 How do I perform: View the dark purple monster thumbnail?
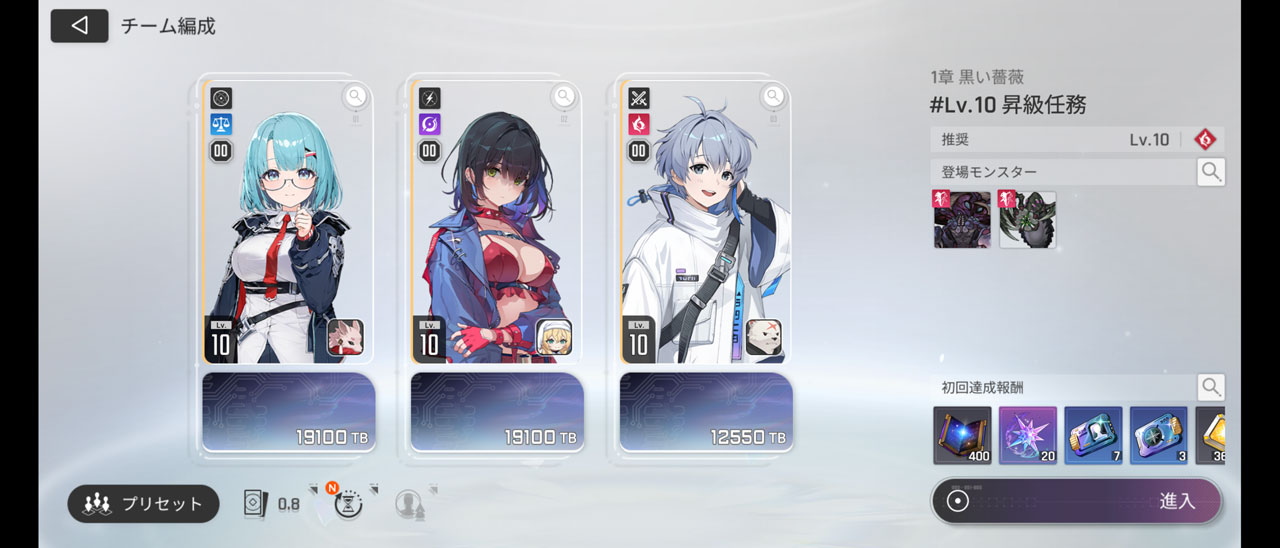coord(962,220)
